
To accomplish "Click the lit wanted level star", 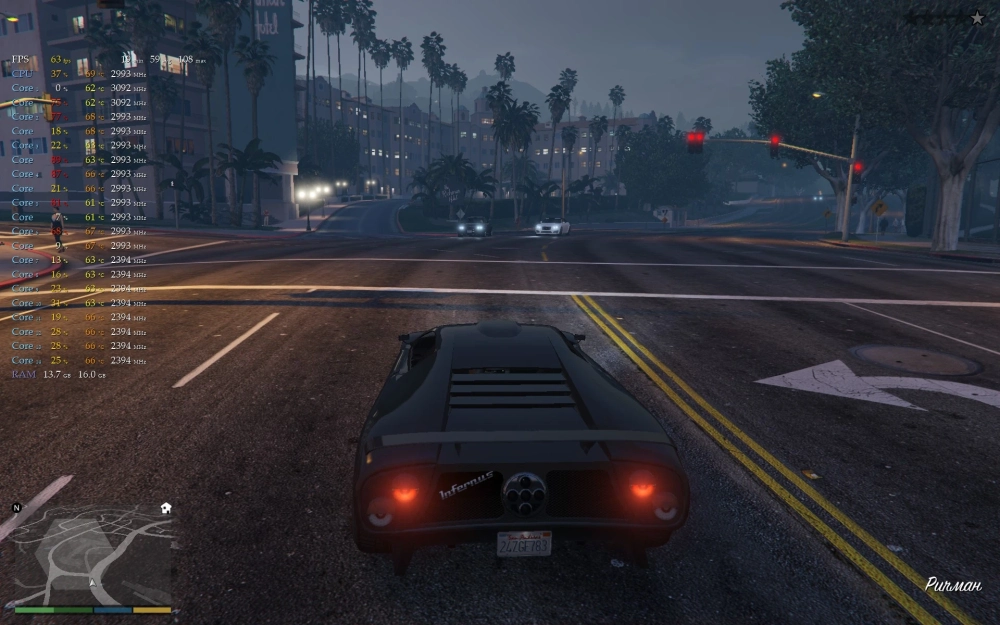I will click(x=977, y=17).
